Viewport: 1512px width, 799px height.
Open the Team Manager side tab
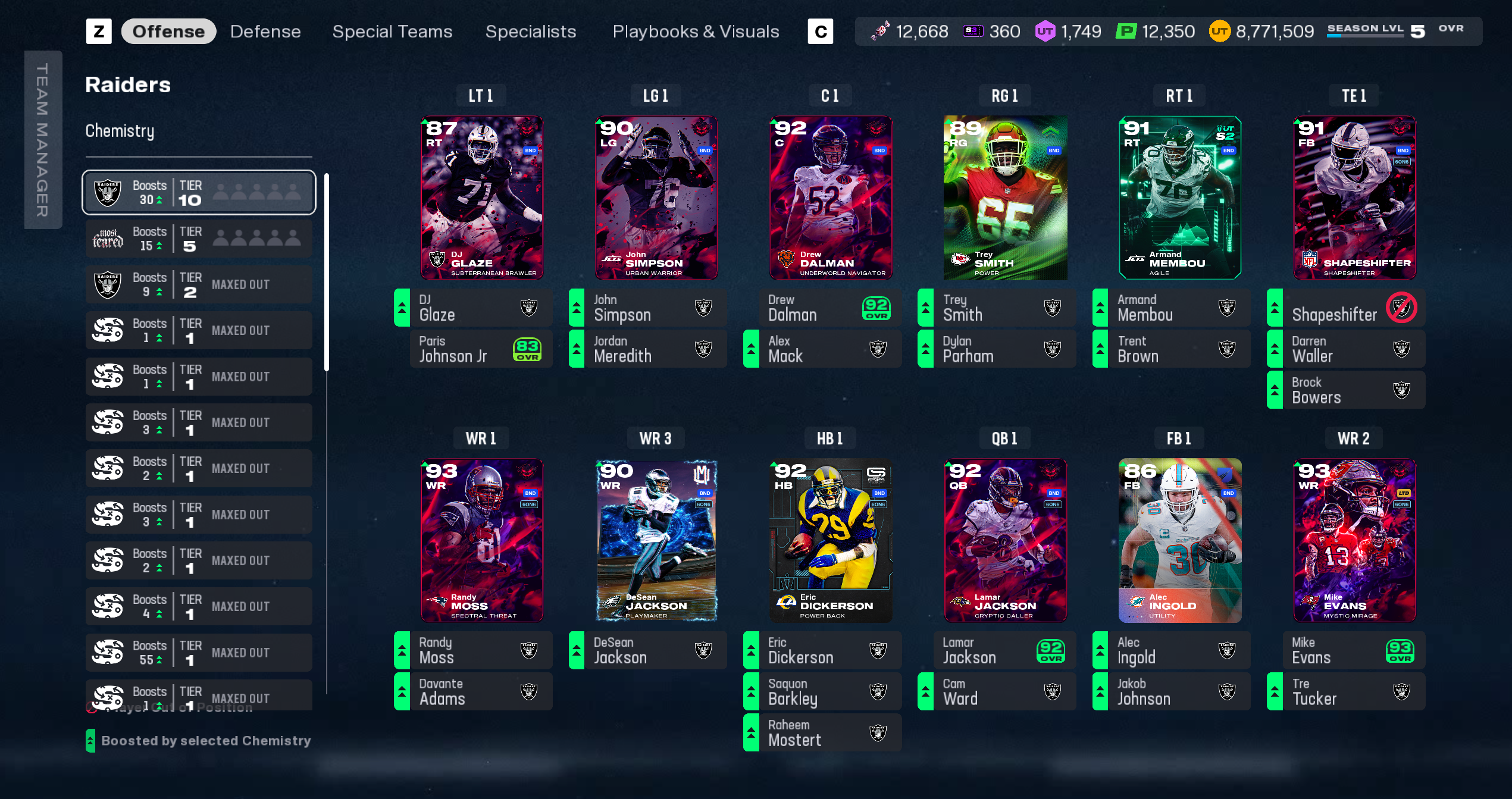[x=43, y=140]
